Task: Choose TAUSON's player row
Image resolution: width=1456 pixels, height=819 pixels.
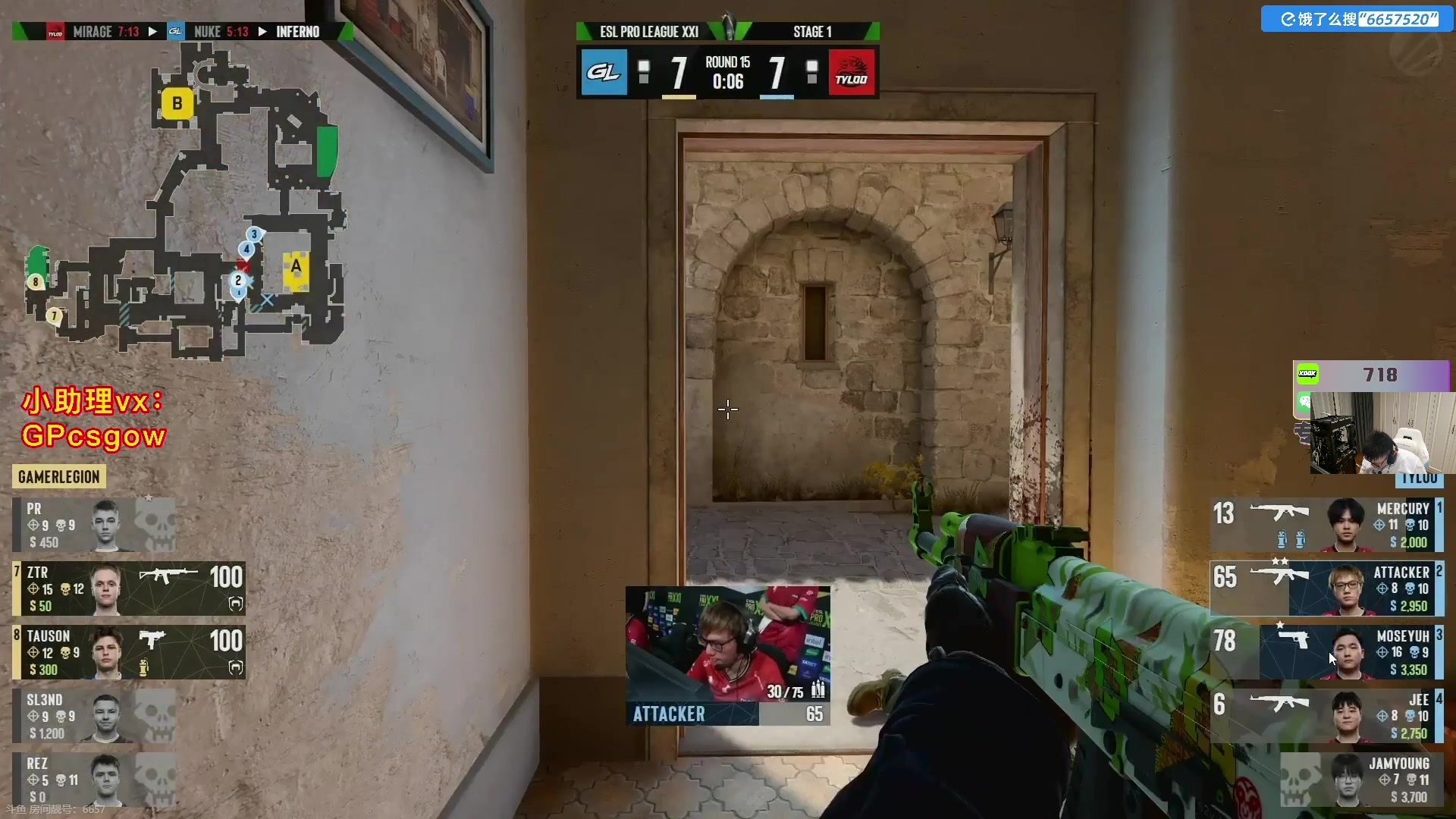Action: coord(129,652)
